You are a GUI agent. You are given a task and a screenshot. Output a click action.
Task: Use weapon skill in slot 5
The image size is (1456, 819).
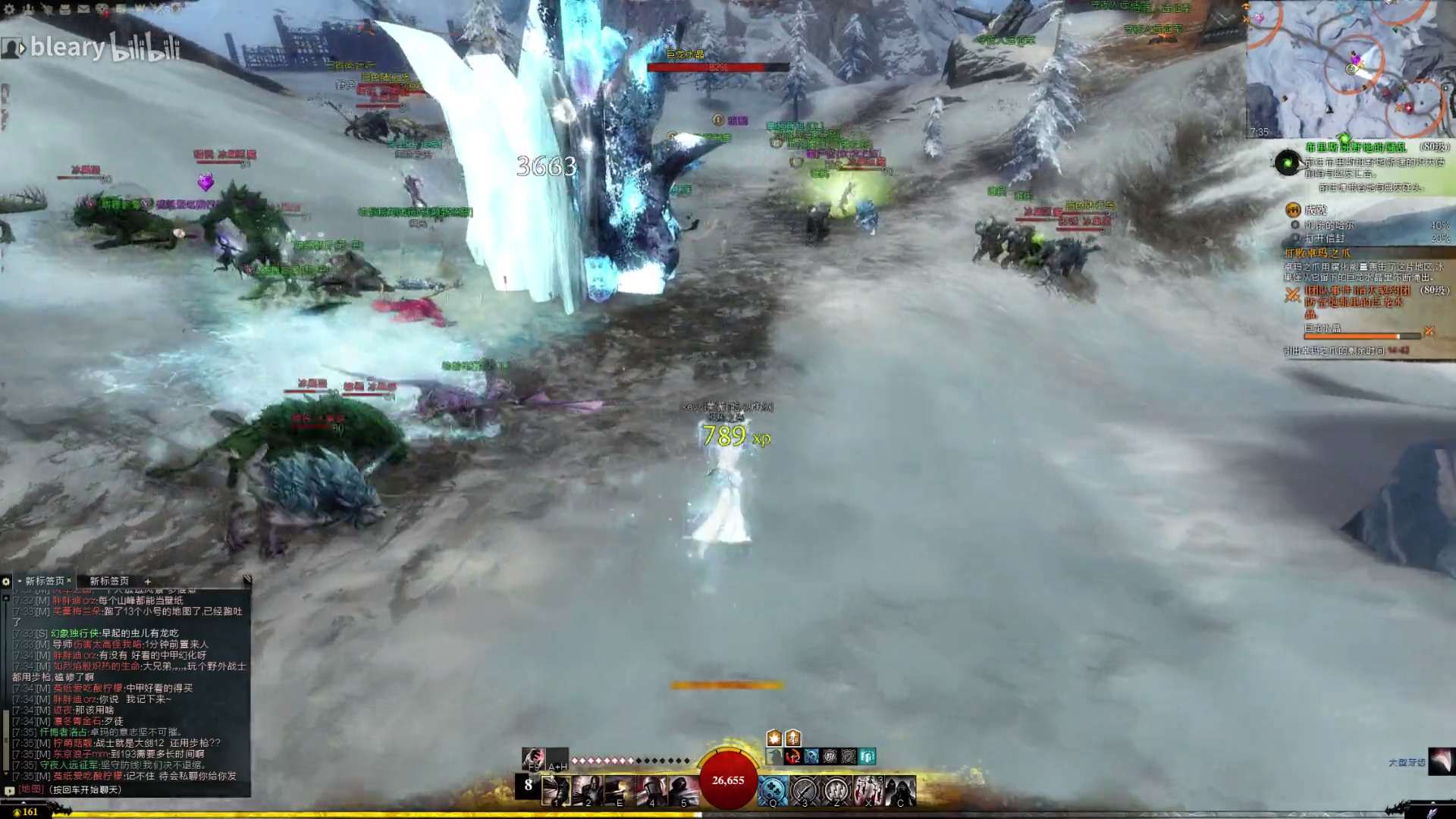click(x=683, y=791)
